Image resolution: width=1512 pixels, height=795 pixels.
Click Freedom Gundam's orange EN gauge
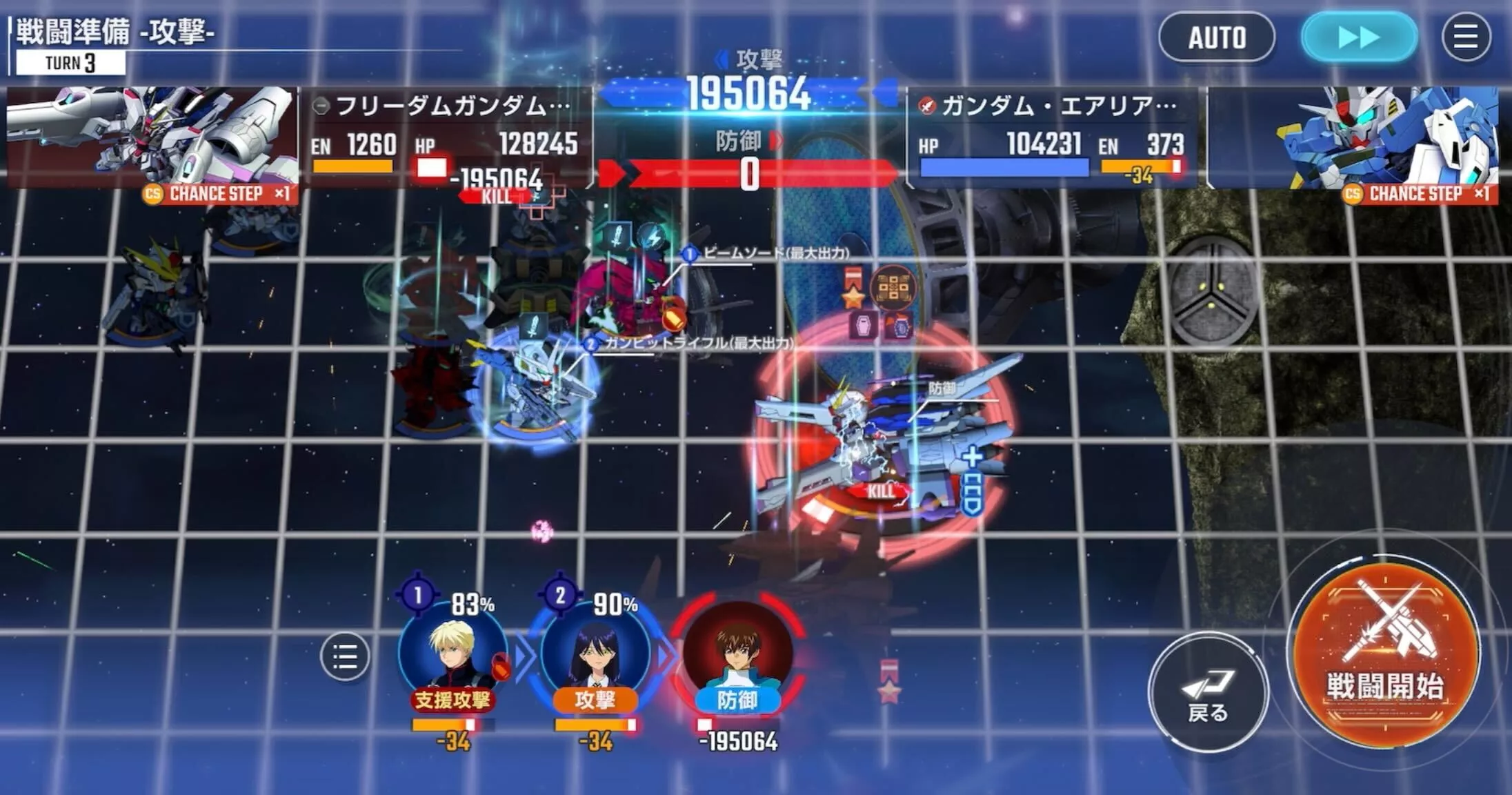click(354, 164)
